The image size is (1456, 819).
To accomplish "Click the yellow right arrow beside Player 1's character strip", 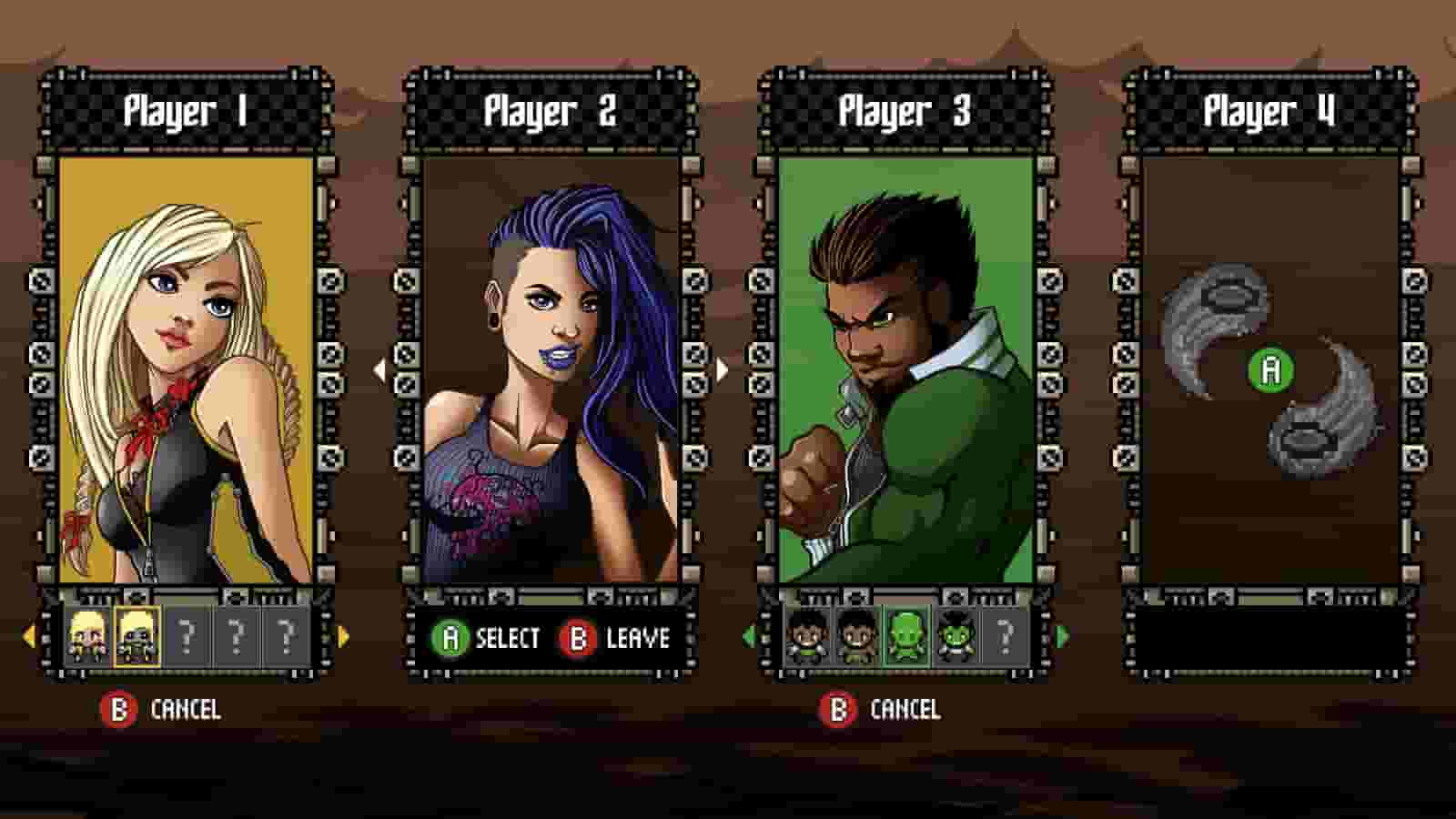I will (x=342, y=637).
